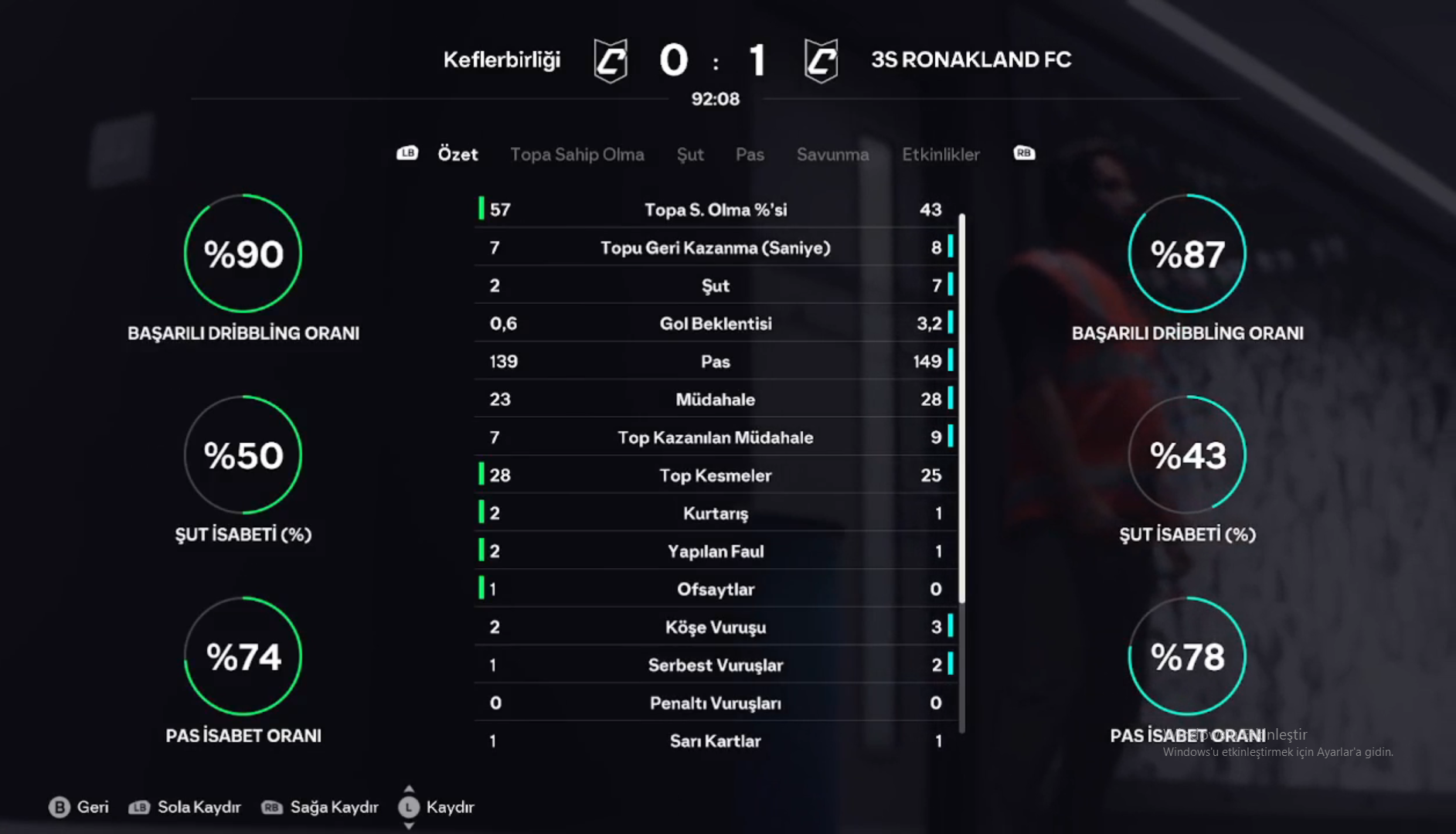Click the Sarı Kartlar row
The width and height of the screenshot is (1456, 834).
coord(716,740)
